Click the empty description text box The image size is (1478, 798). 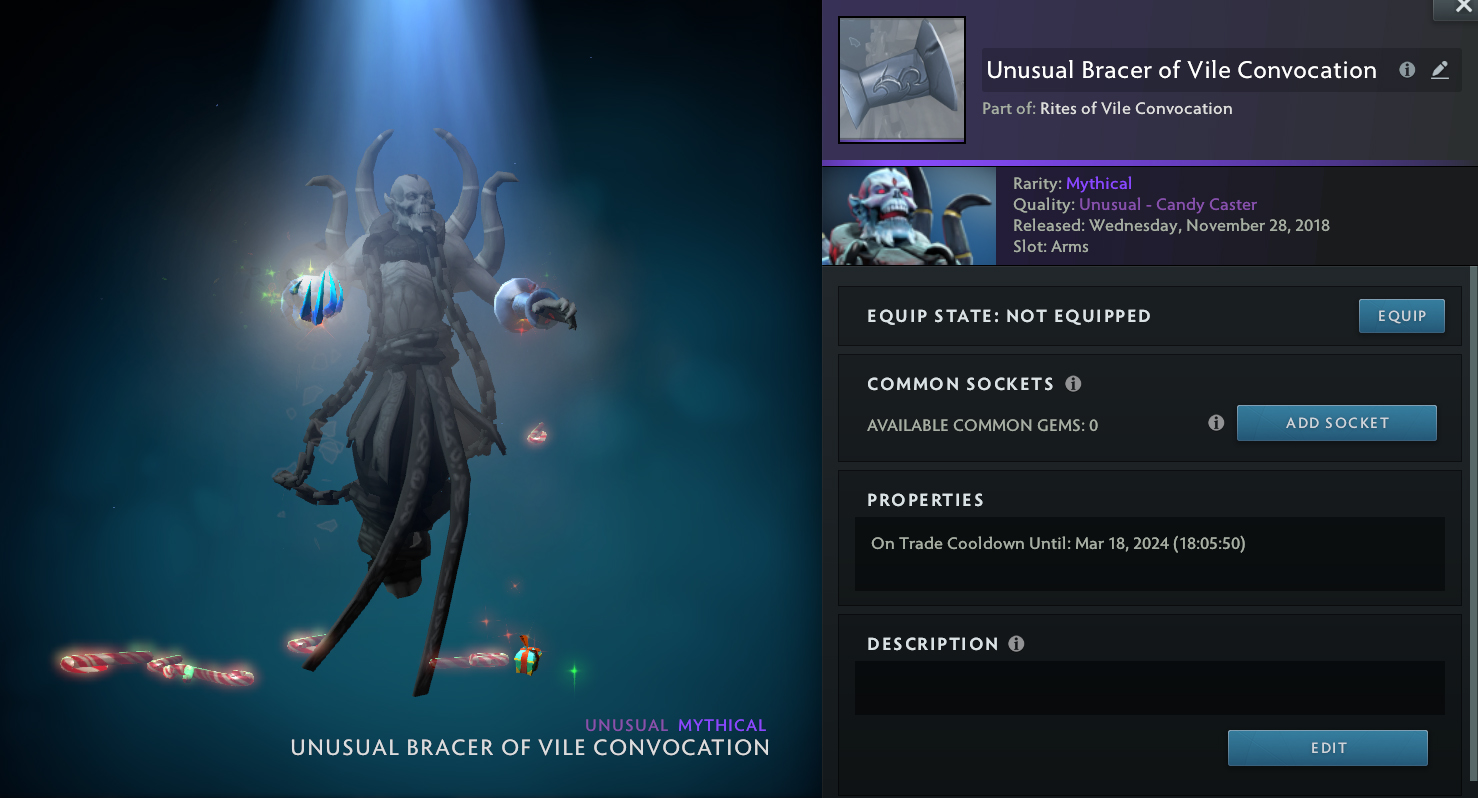tap(1149, 687)
